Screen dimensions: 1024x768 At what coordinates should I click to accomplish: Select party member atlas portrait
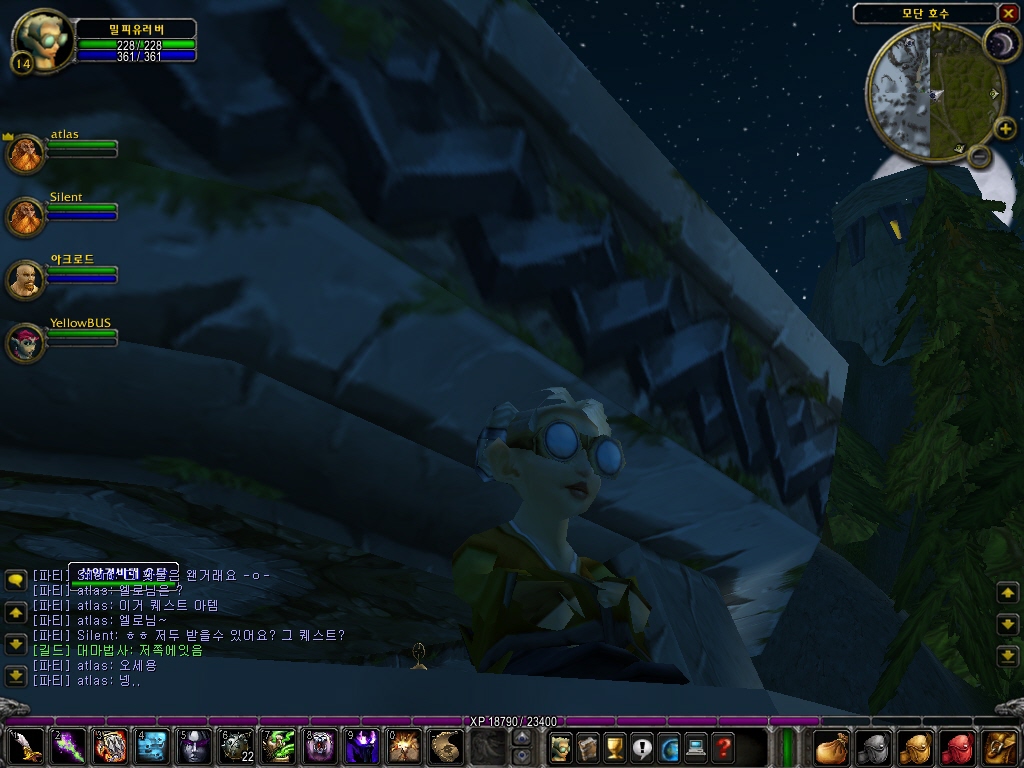(24, 154)
